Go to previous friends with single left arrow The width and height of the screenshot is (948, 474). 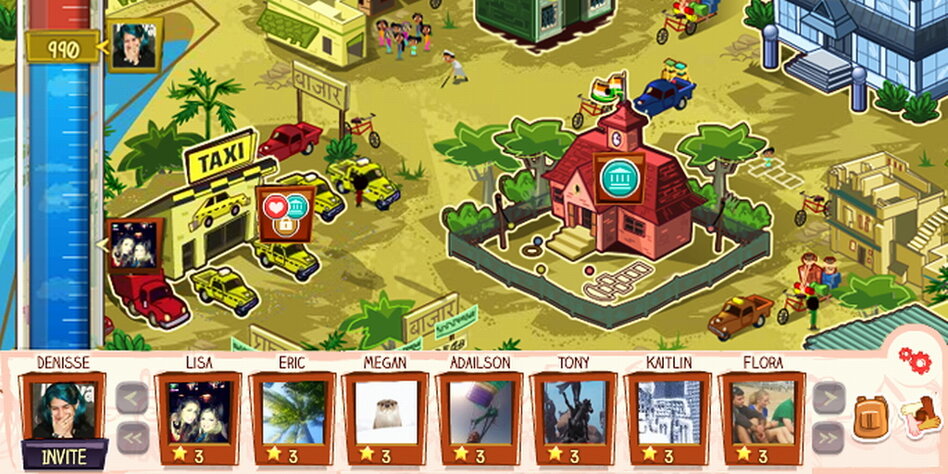[x=132, y=399]
